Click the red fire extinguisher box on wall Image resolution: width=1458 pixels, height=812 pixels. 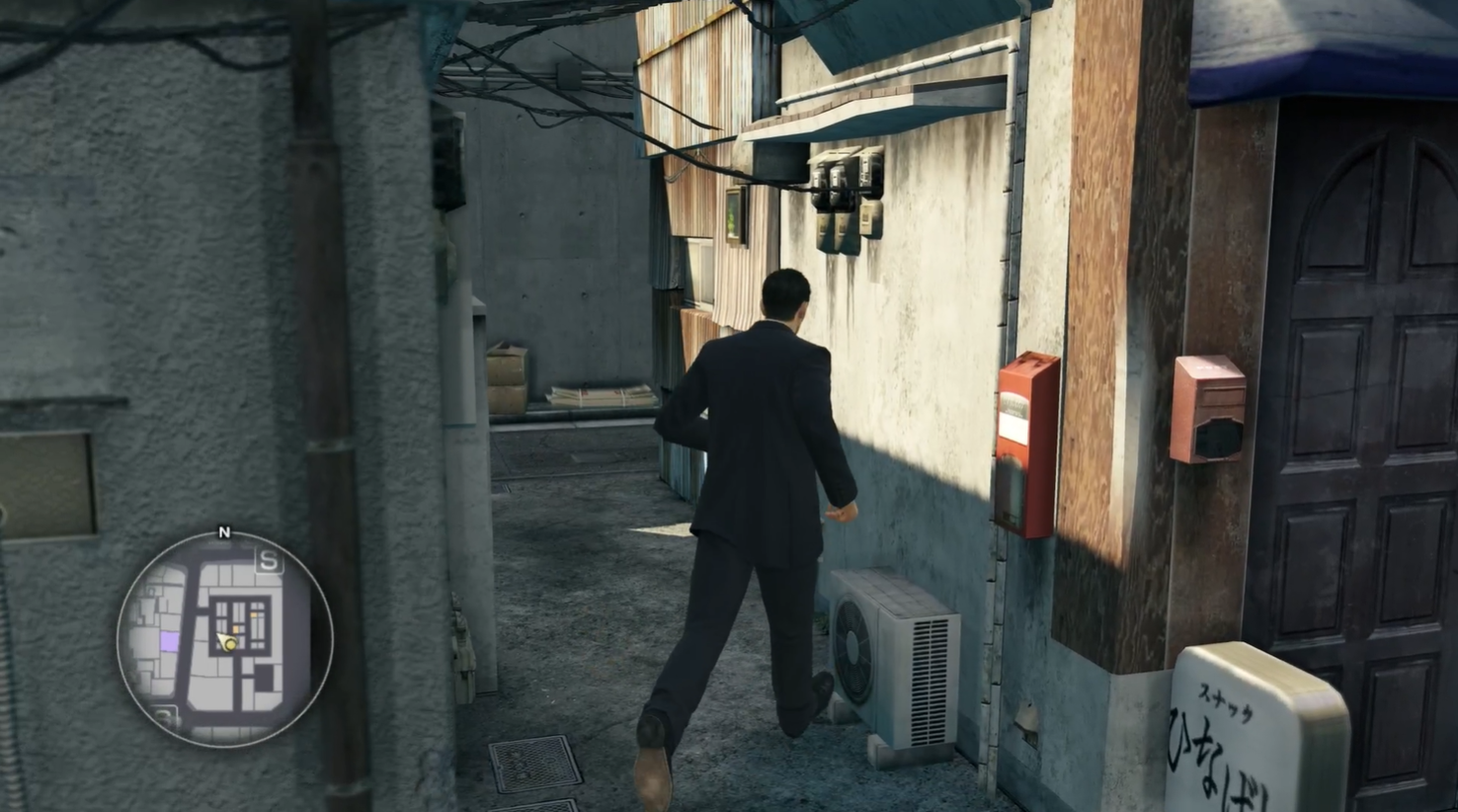(x=1025, y=445)
